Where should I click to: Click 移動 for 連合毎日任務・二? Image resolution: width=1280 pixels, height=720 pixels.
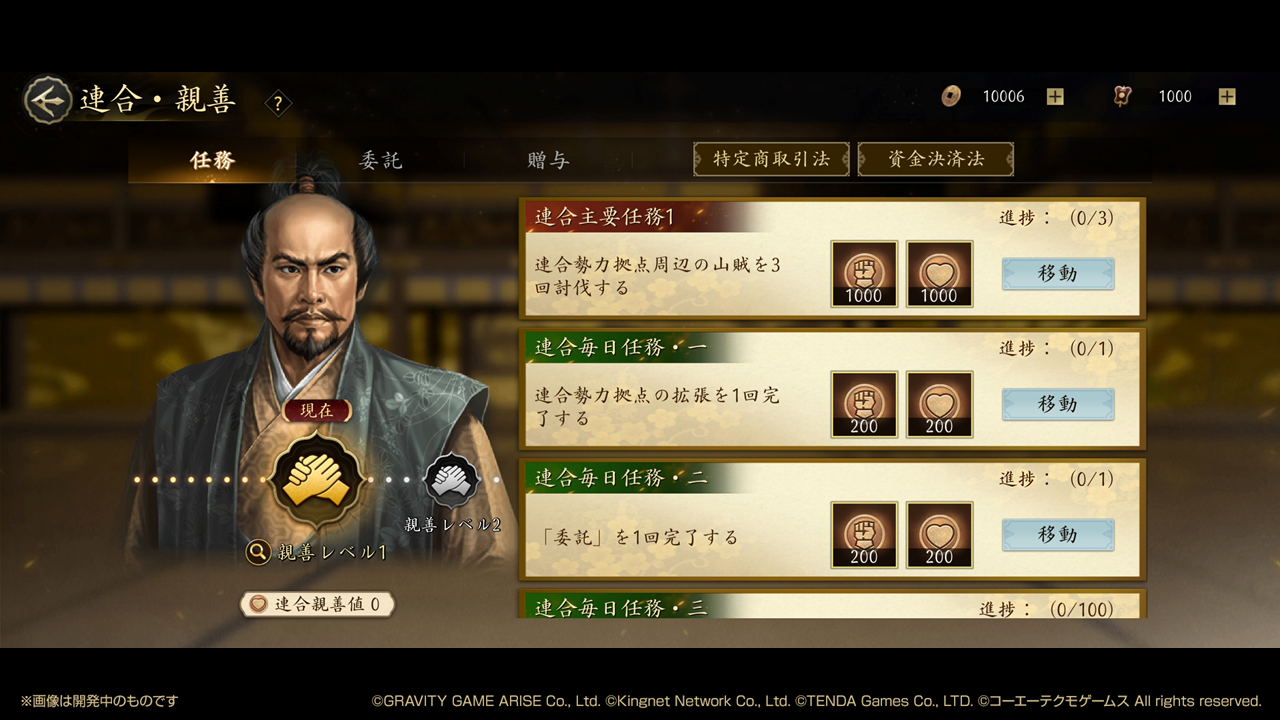[1057, 535]
